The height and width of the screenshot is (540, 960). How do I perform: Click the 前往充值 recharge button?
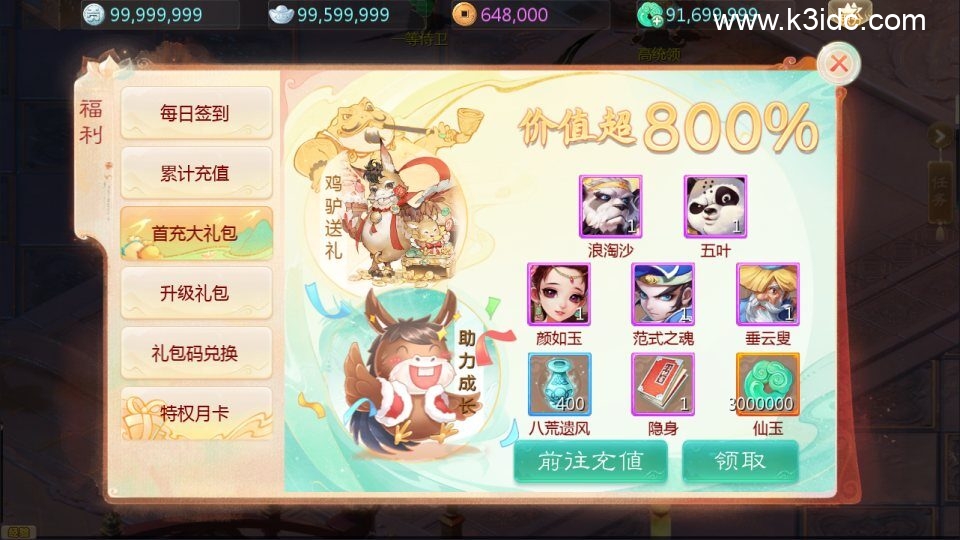click(x=589, y=461)
